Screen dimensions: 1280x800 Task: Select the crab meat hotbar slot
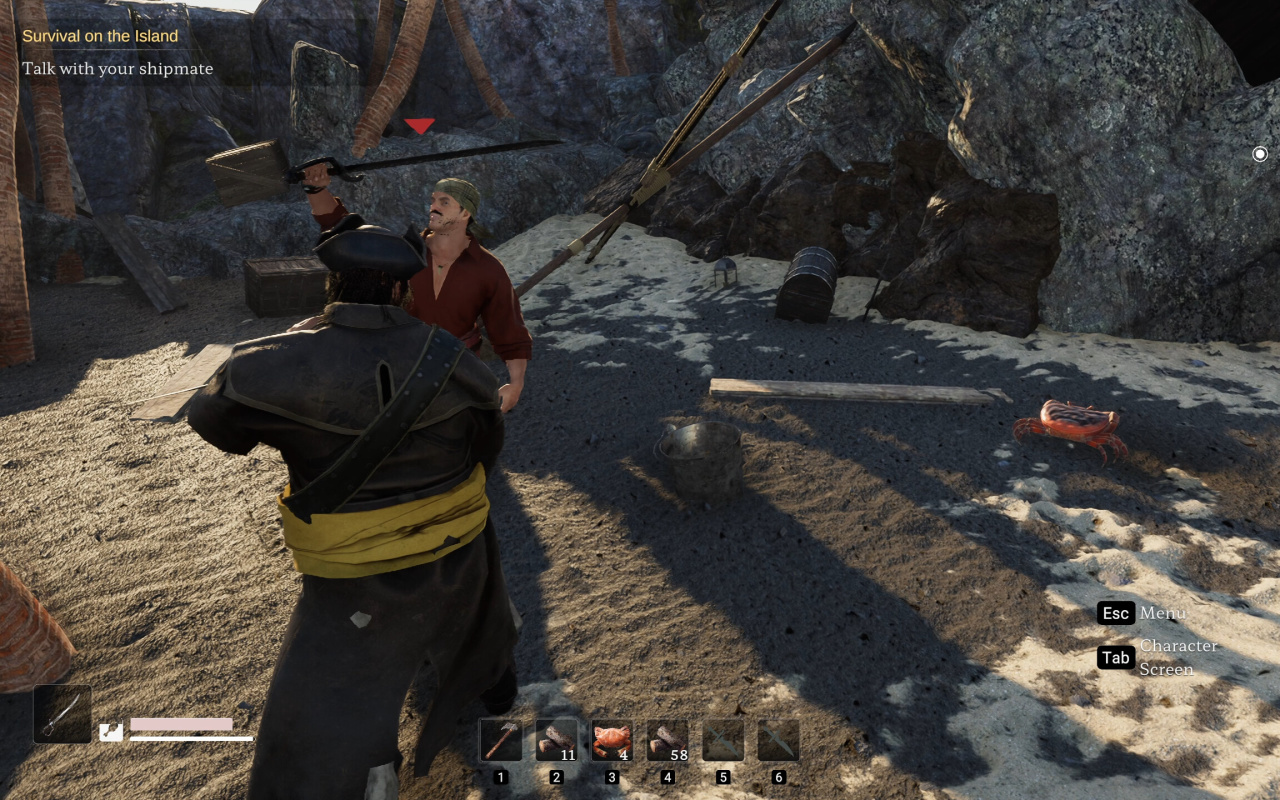(612, 741)
